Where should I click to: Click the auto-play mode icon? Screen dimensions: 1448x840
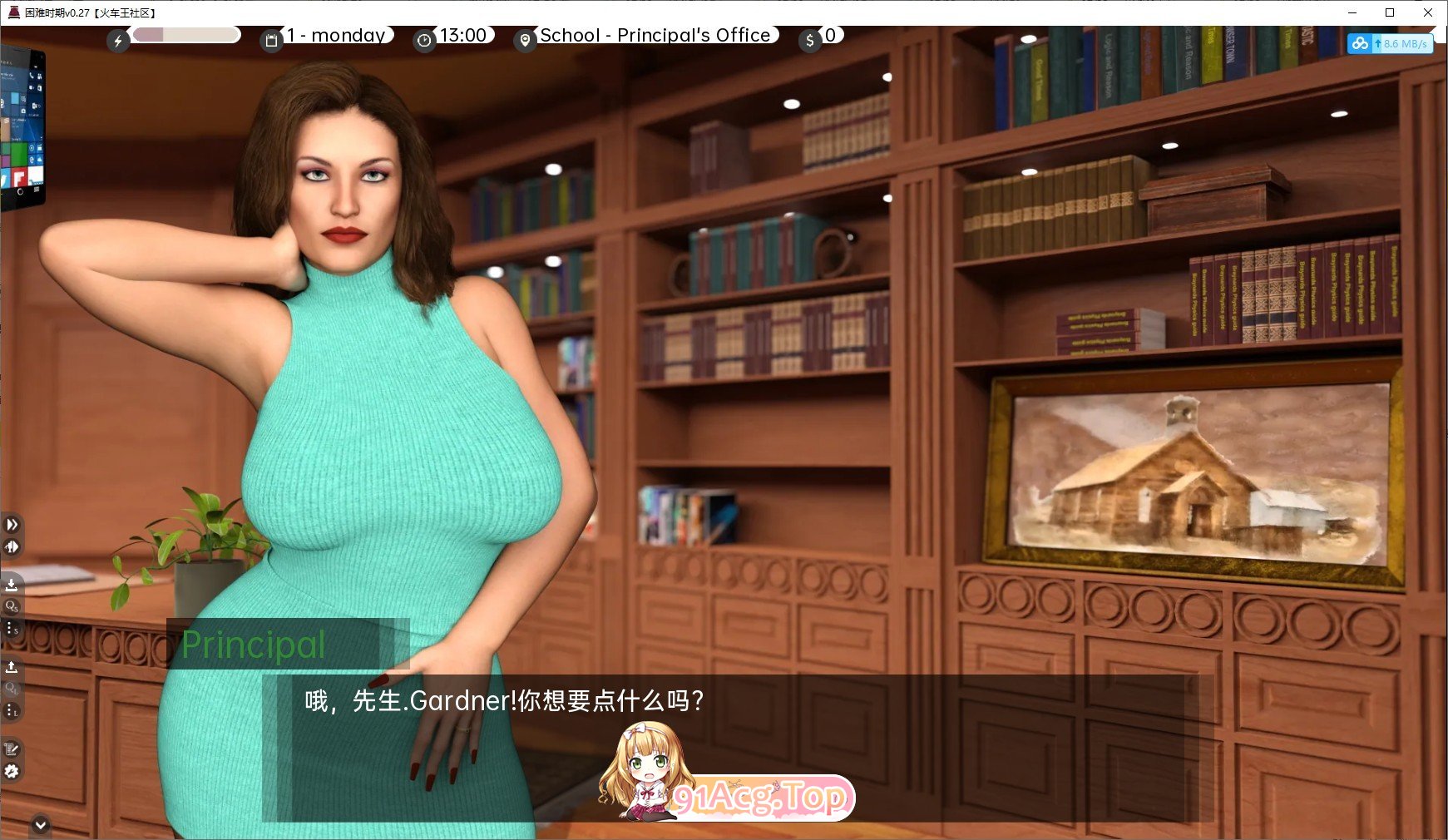click(12, 546)
